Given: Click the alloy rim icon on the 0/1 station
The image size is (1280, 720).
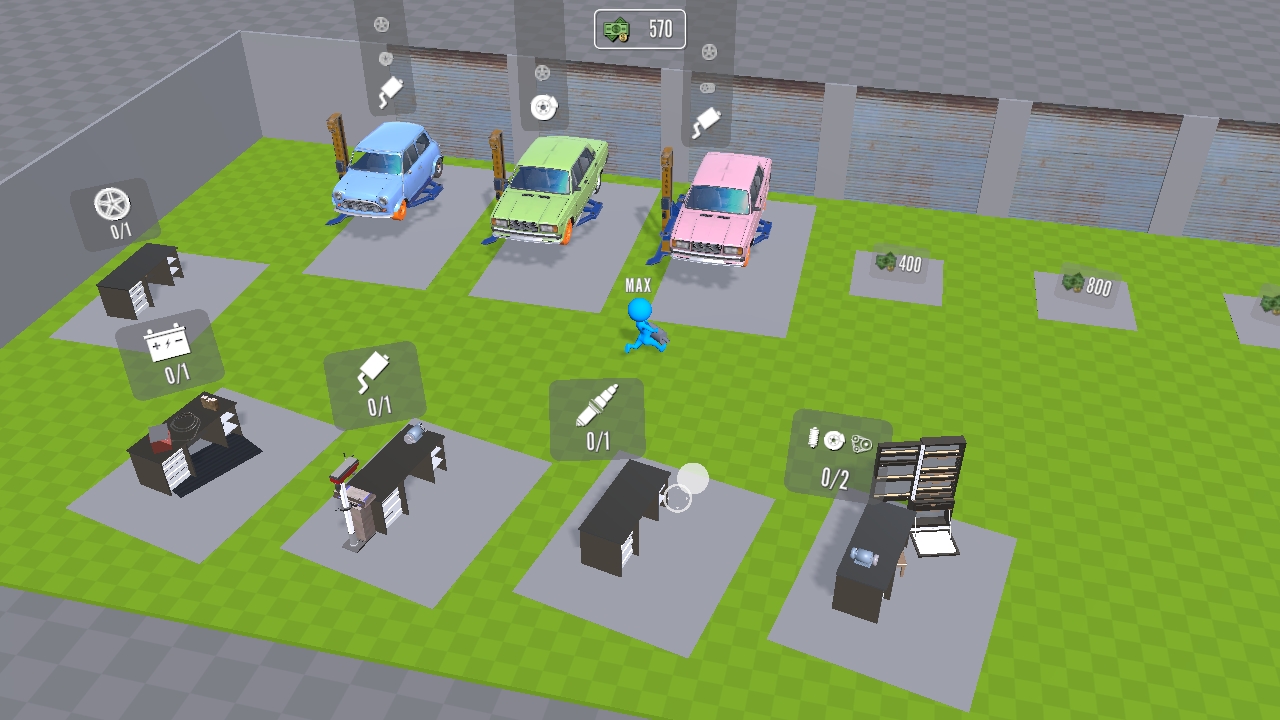Looking at the screenshot, I should click(110, 203).
